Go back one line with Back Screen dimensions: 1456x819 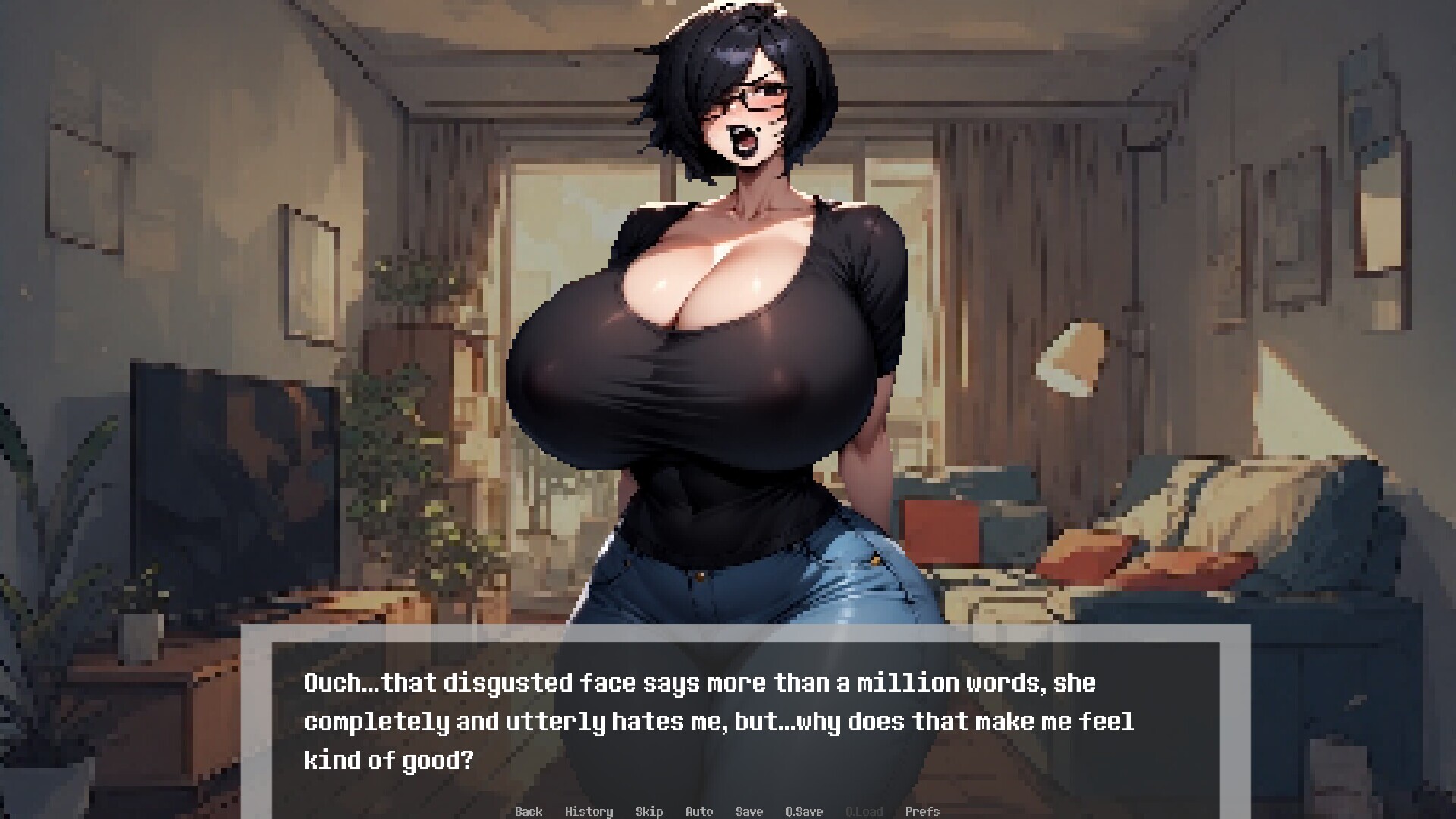pyautogui.click(x=529, y=811)
